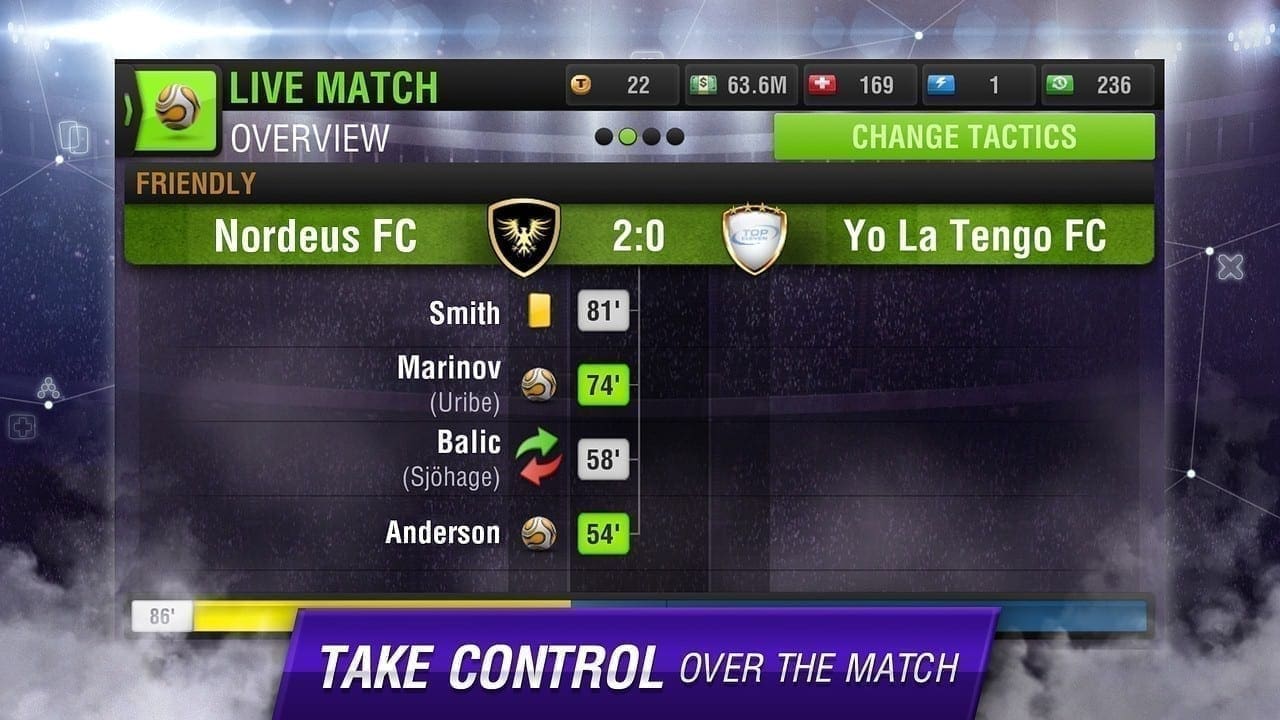Screen dimensions: 1280x720
Task: Select Smith's yellow card event at 81'
Action: pyautogui.click(x=604, y=312)
